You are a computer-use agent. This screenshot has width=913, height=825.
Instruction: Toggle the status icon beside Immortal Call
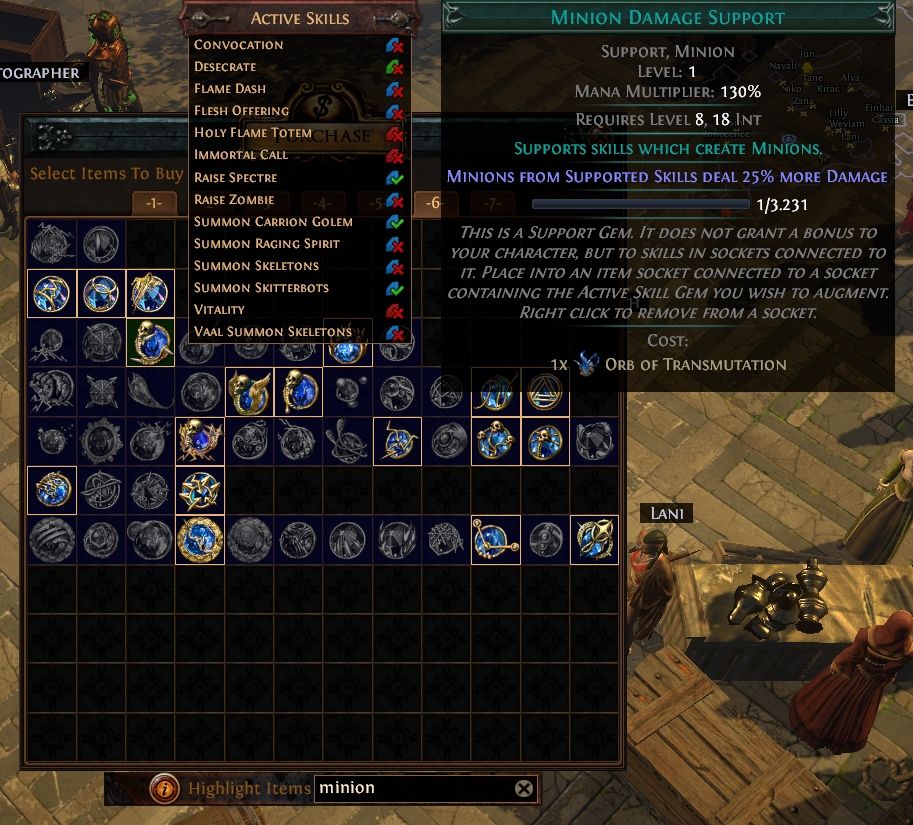(x=395, y=156)
